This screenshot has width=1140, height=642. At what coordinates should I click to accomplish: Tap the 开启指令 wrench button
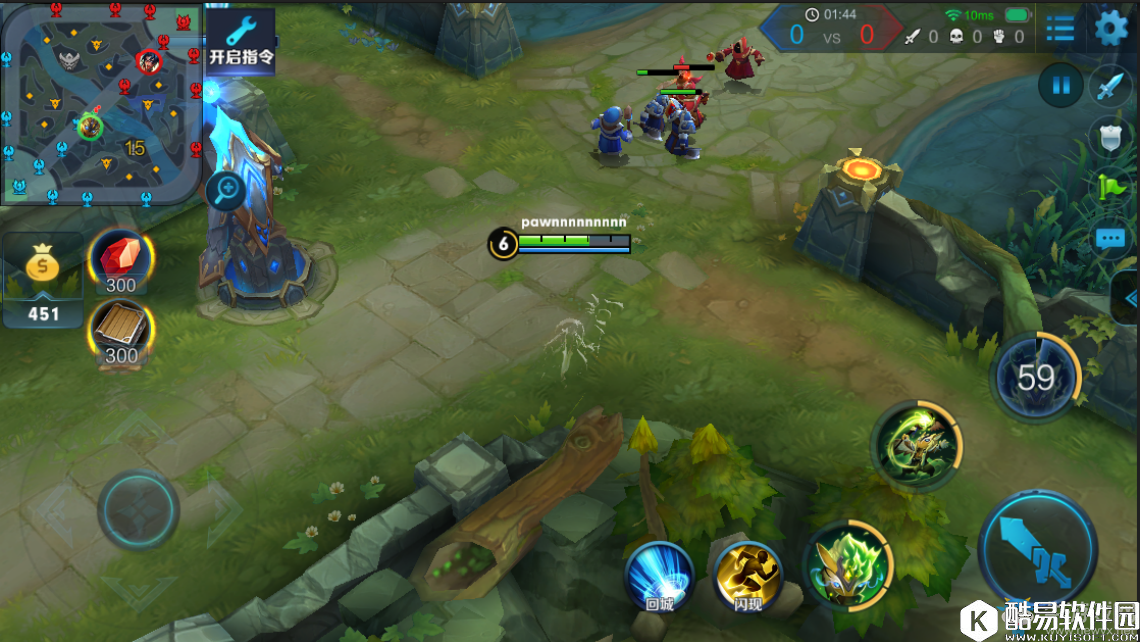(240, 40)
